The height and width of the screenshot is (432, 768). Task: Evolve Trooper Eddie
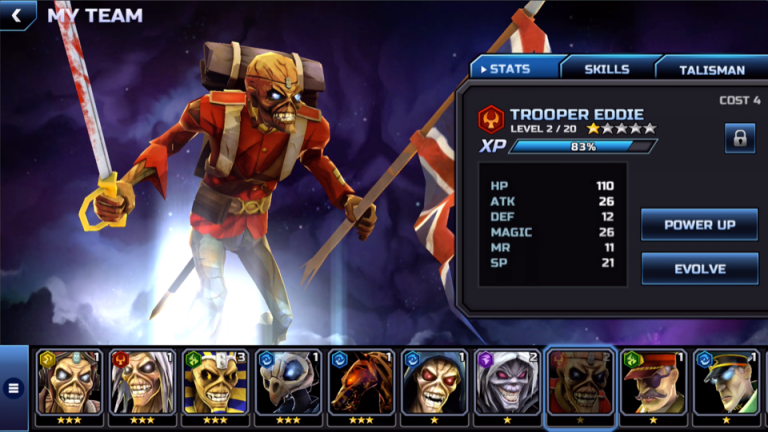pos(699,268)
